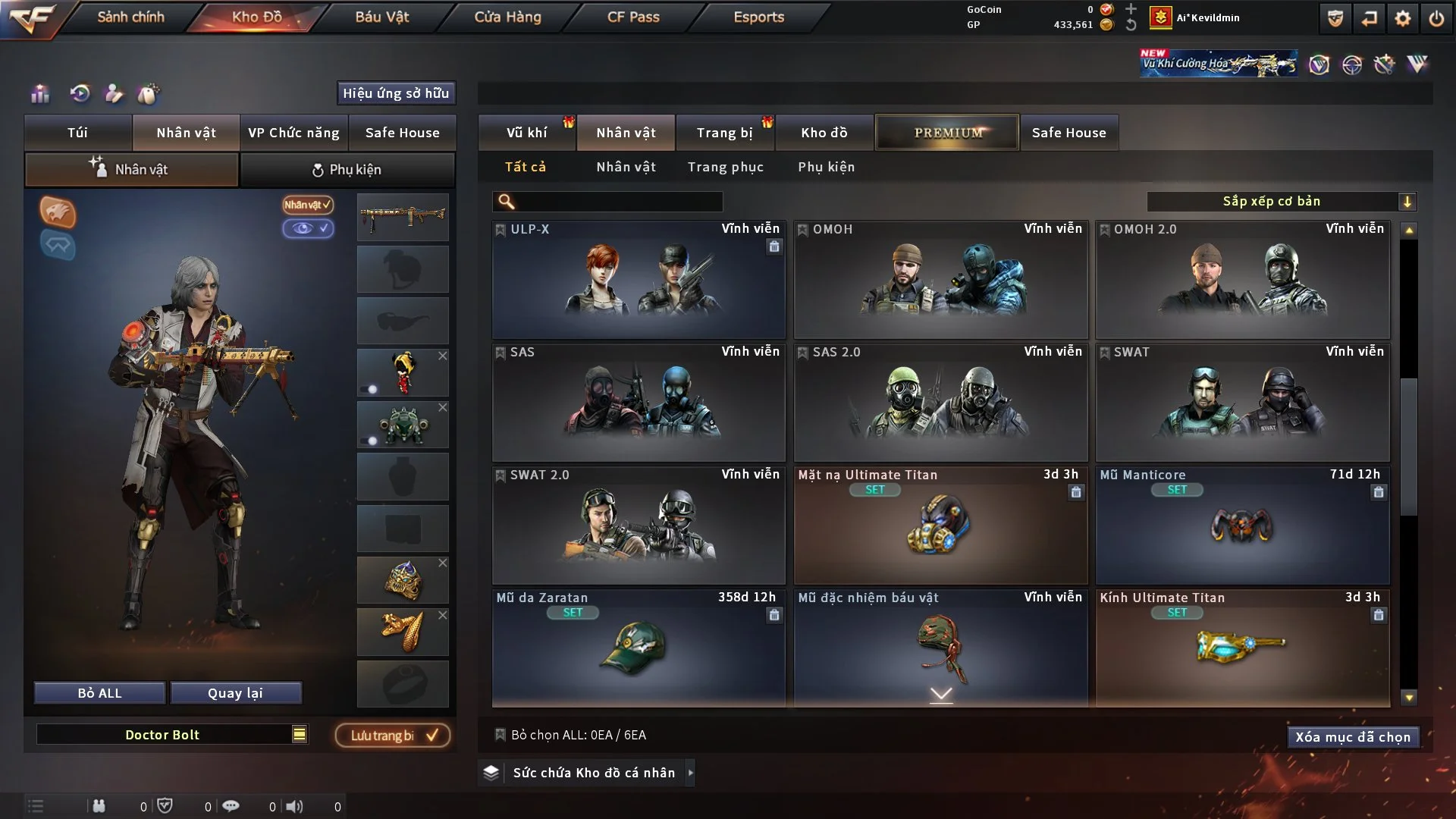Unequip everything with Bỏ ALL
This screenshot has width=1456, height=819.
[x=99, y=693]
